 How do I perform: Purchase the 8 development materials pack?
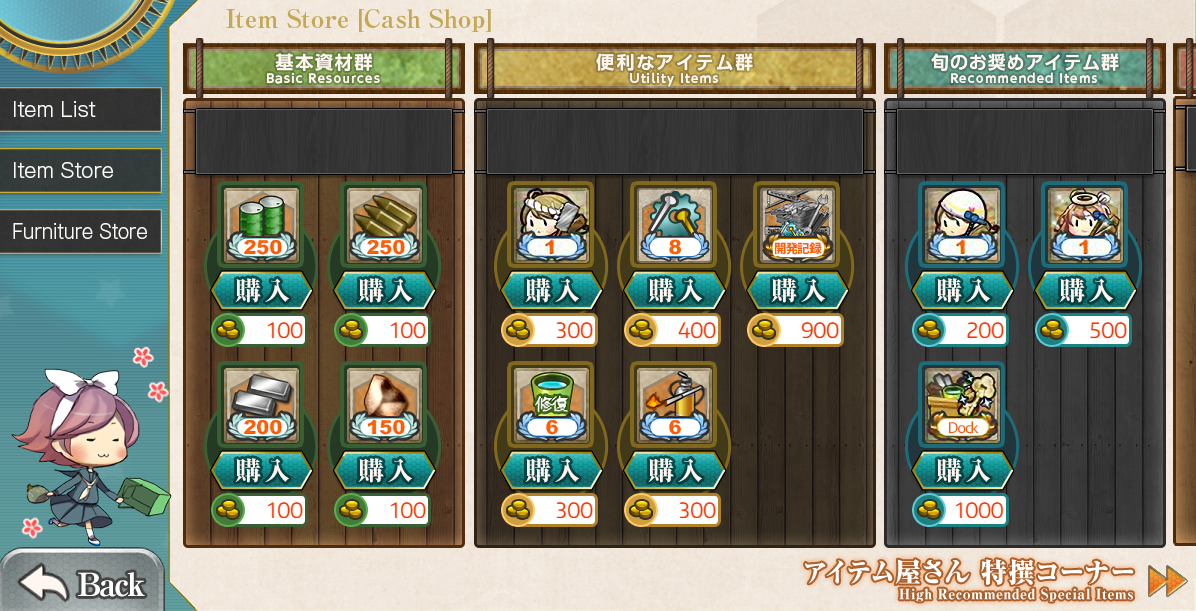click(674, 291)
